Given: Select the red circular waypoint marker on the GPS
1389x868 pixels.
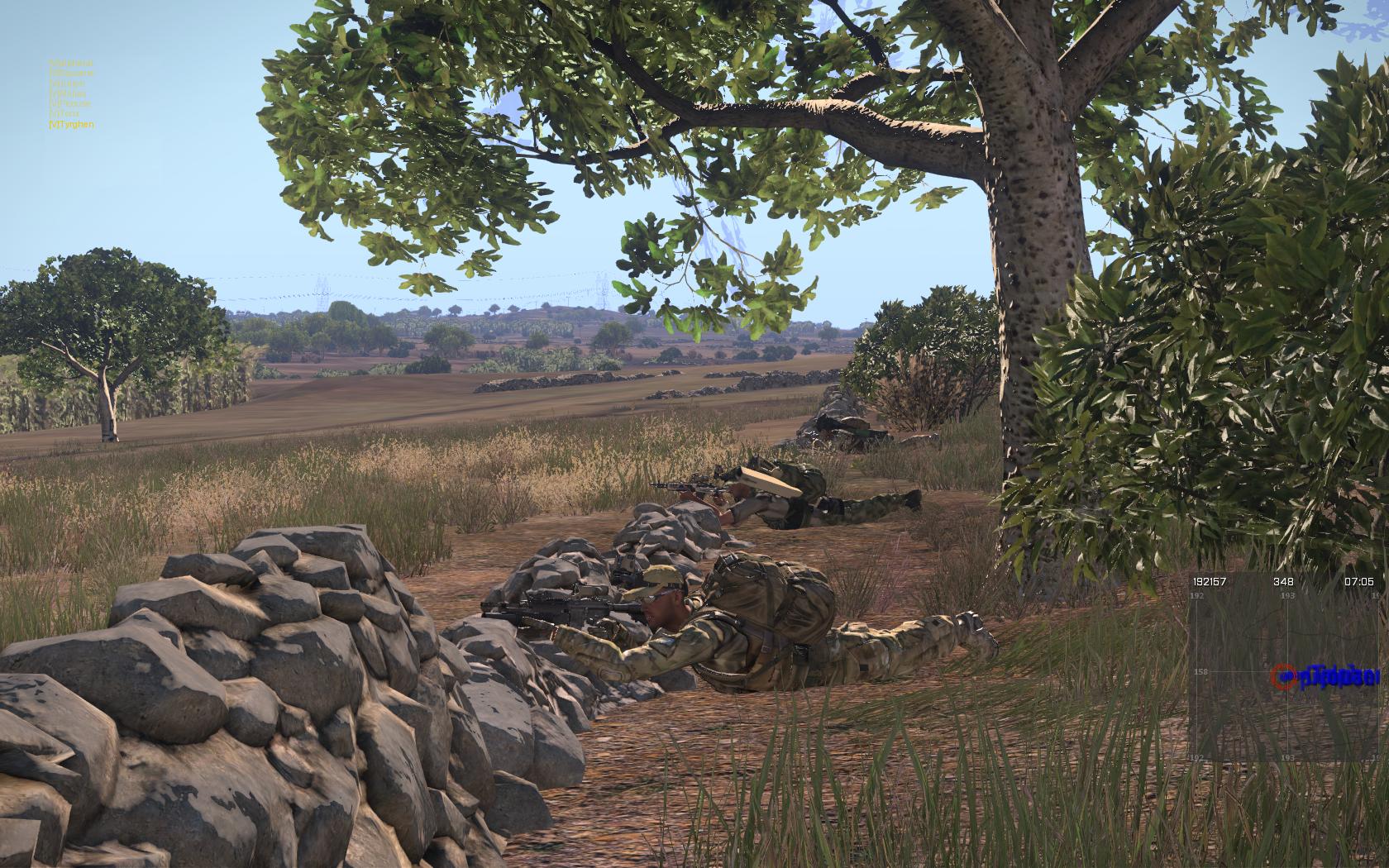Looking at the screenshot, I should tap(1283, 675).
